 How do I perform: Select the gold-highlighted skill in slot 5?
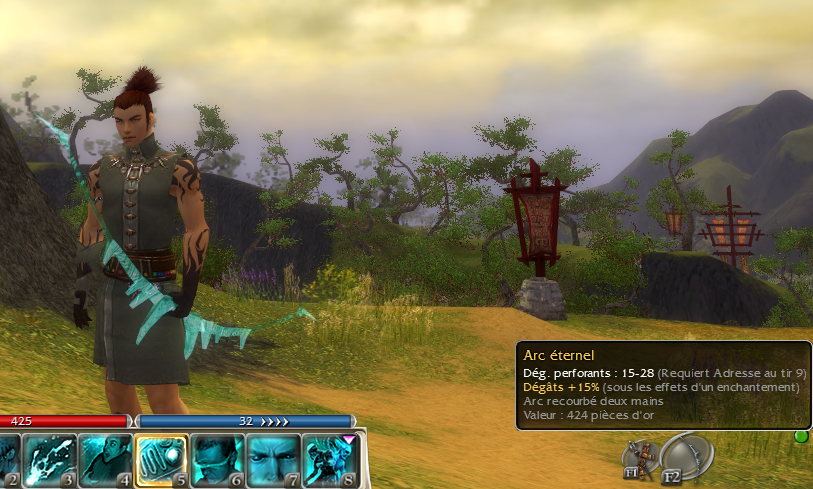(161, 460)
